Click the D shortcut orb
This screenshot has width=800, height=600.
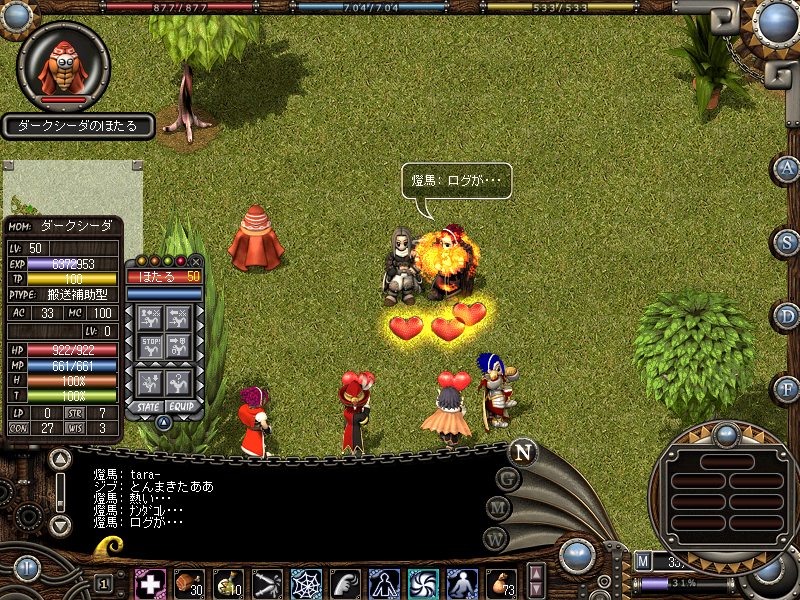click(787, 316)
